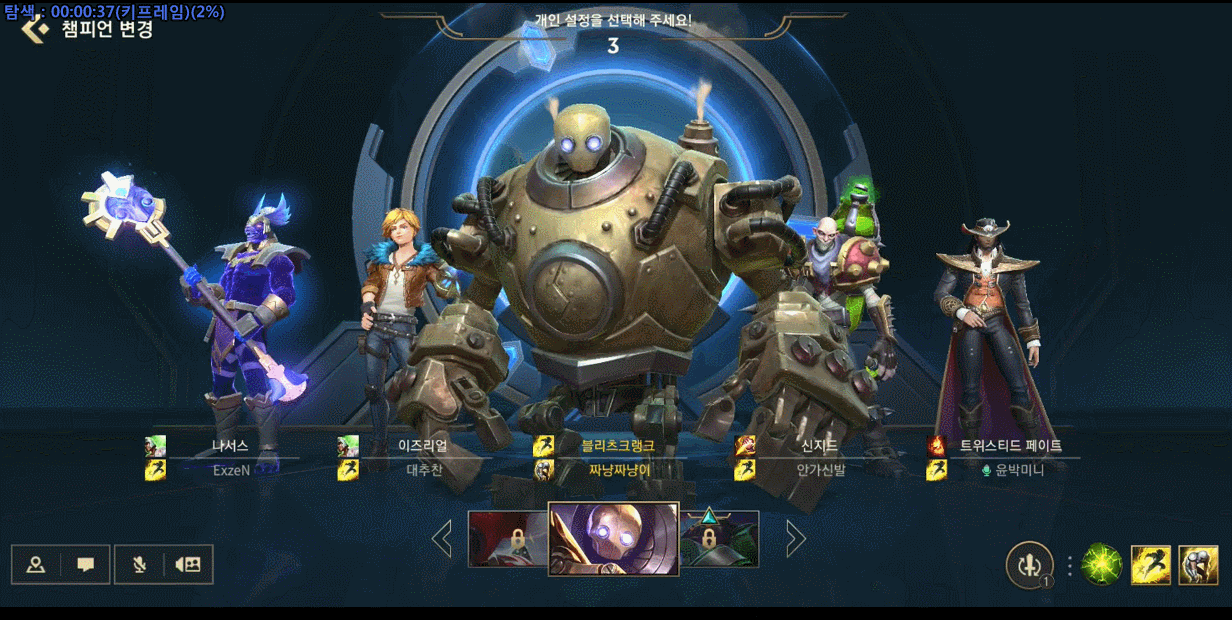The image size is (1232, 620).
Task: Open the item build swap button
Action: click(x=1029, y=565)
